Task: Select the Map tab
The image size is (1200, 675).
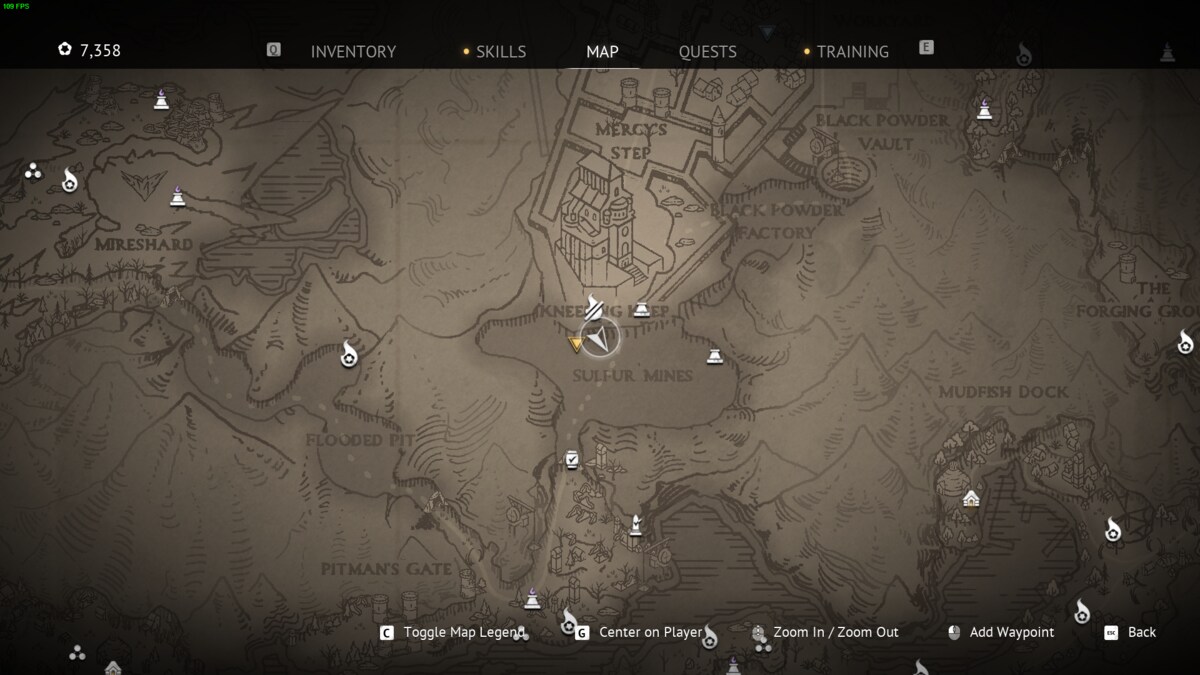Action: [602, 52]
